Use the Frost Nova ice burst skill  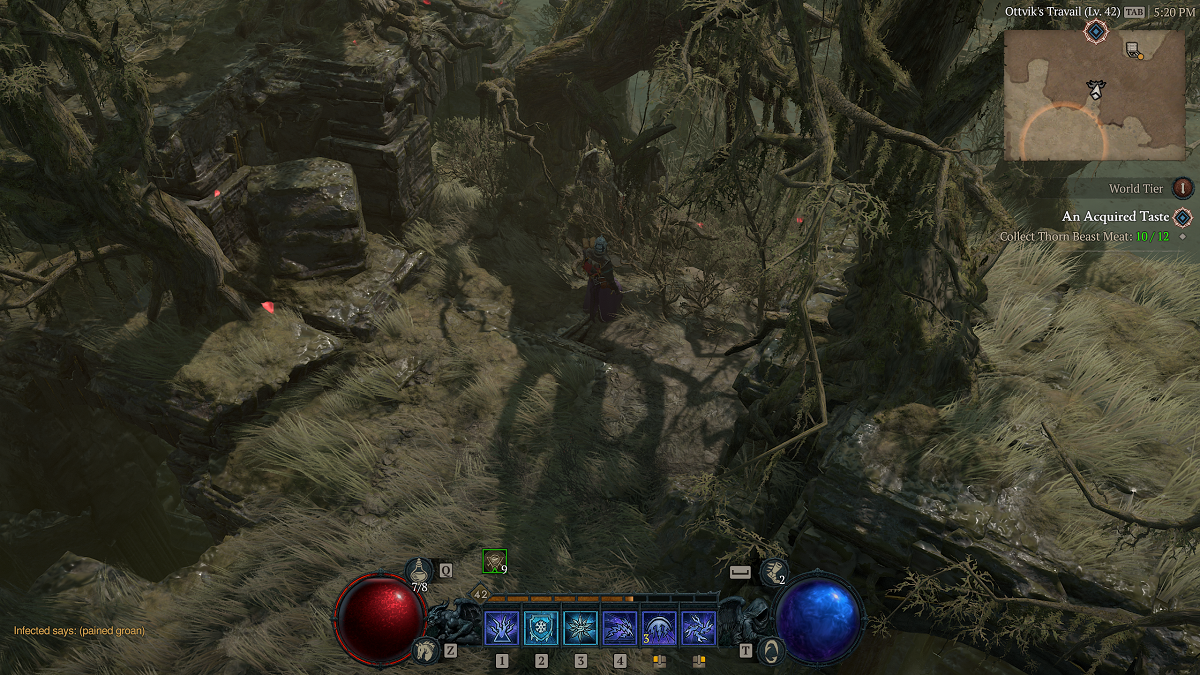580,628
